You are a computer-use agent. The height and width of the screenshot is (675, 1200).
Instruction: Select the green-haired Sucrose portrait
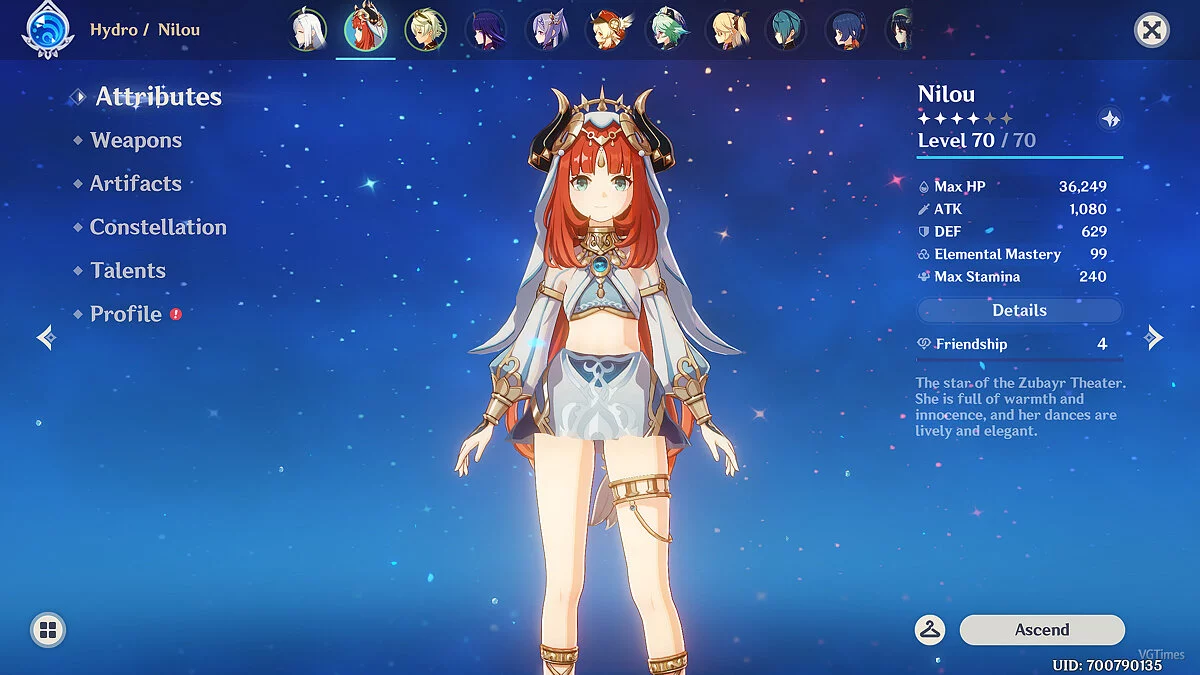667,31
